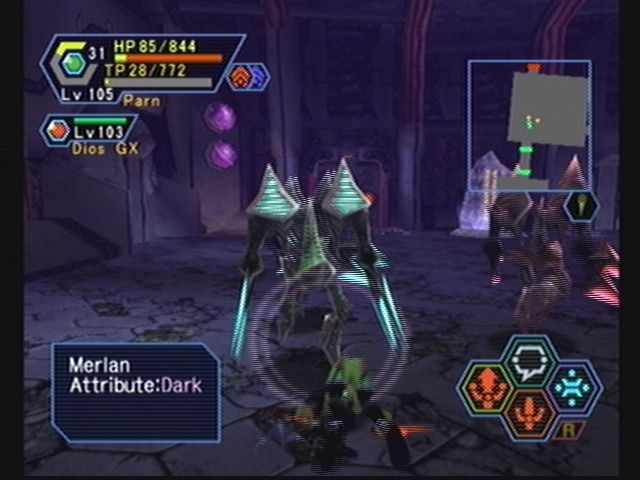Trigger the bottom orange attack palette slot
The width and height of the screenshot is (640, 480).
click(530, 413)
